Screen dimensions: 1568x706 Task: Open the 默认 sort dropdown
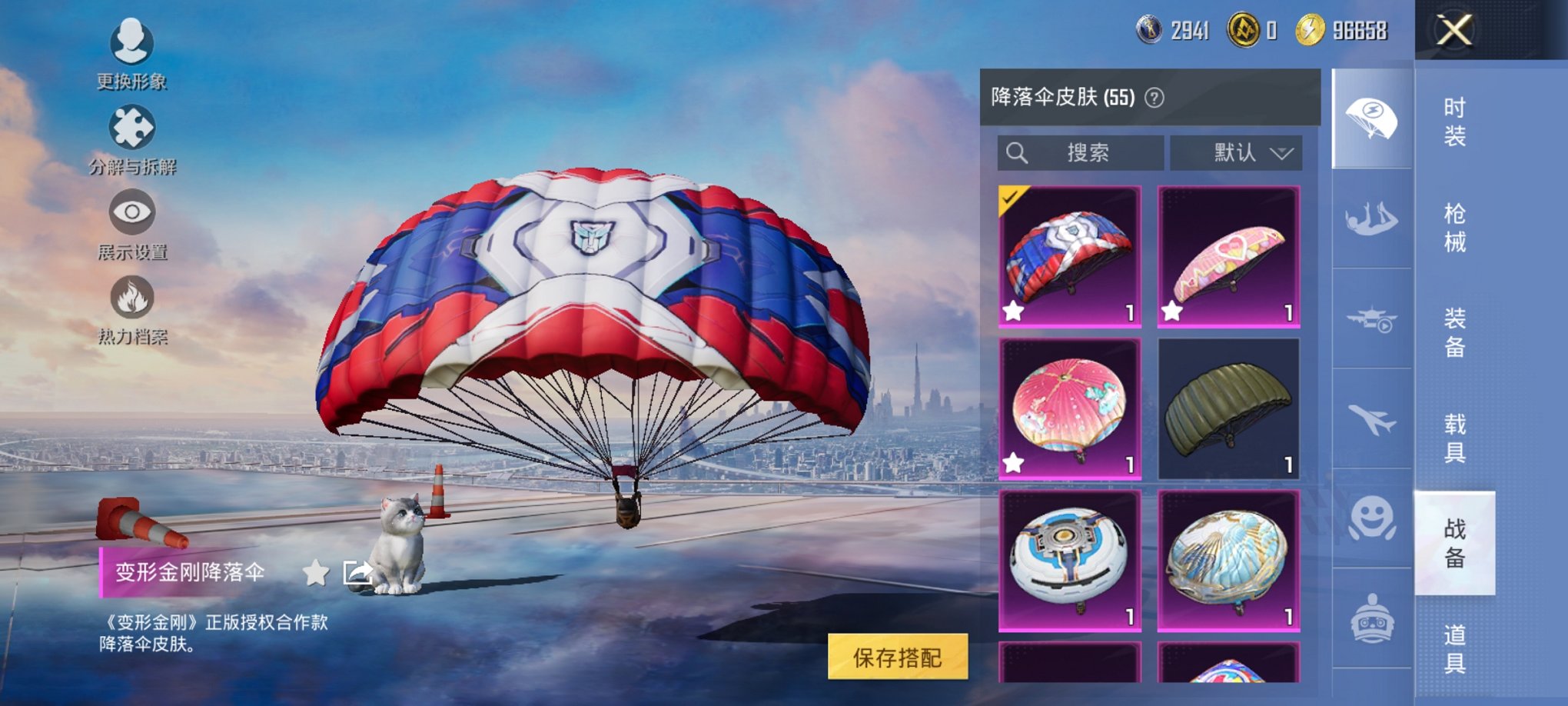tap(1234, 152)
